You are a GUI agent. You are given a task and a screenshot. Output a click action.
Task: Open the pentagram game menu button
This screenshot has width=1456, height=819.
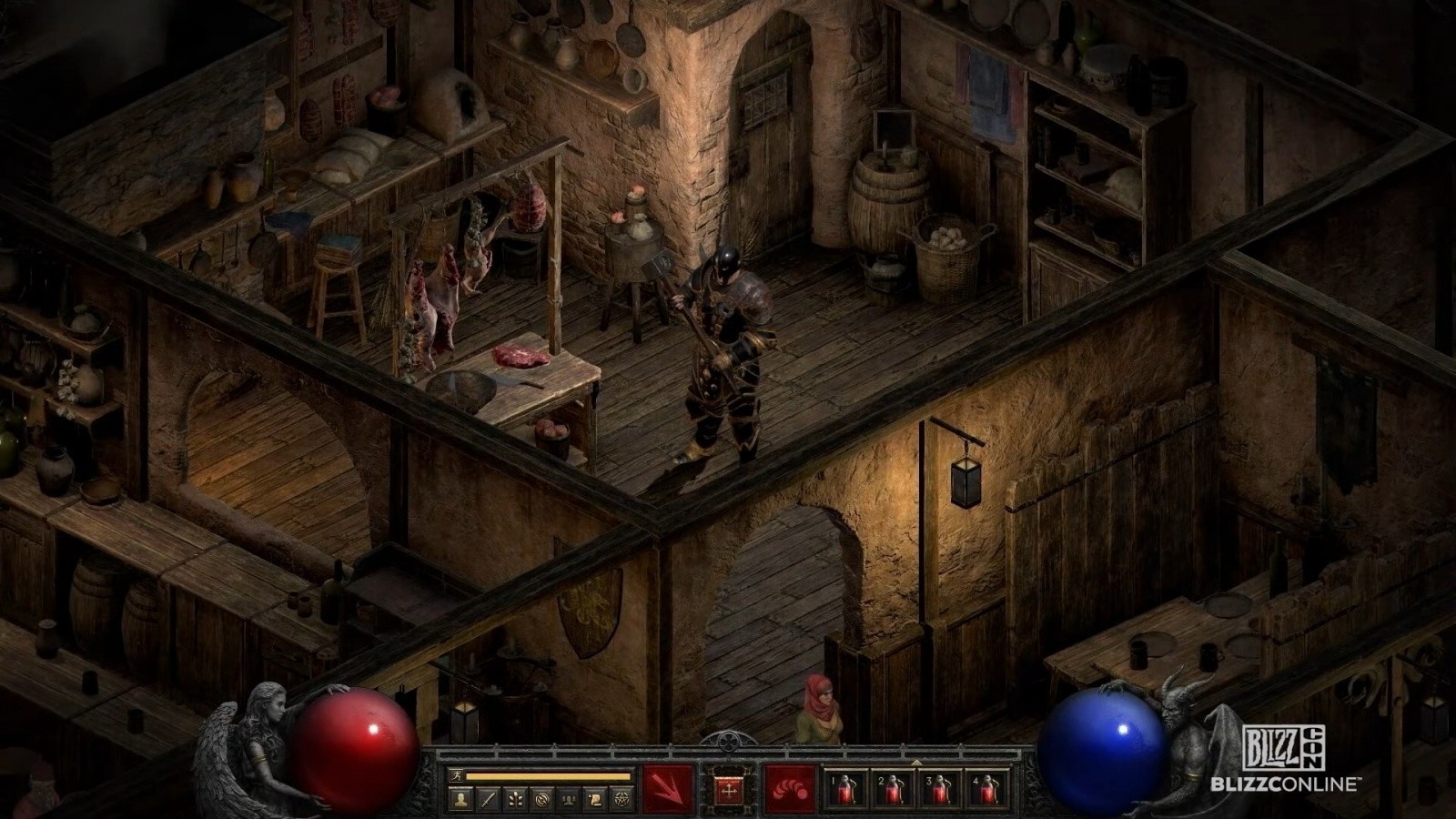tap(622, 800)
